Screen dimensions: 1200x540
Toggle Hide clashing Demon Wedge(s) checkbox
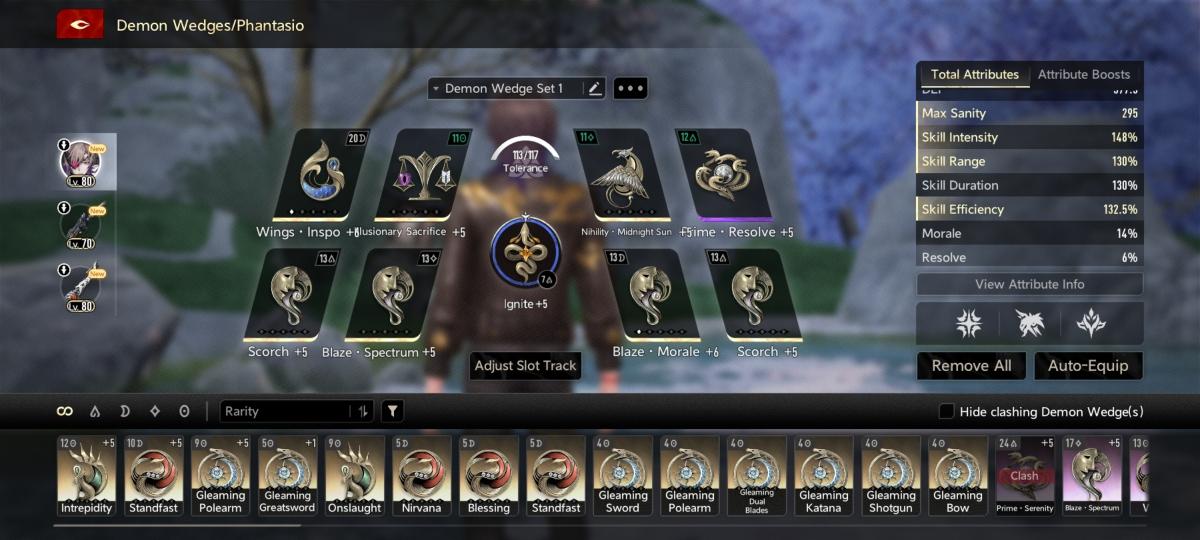946,412
